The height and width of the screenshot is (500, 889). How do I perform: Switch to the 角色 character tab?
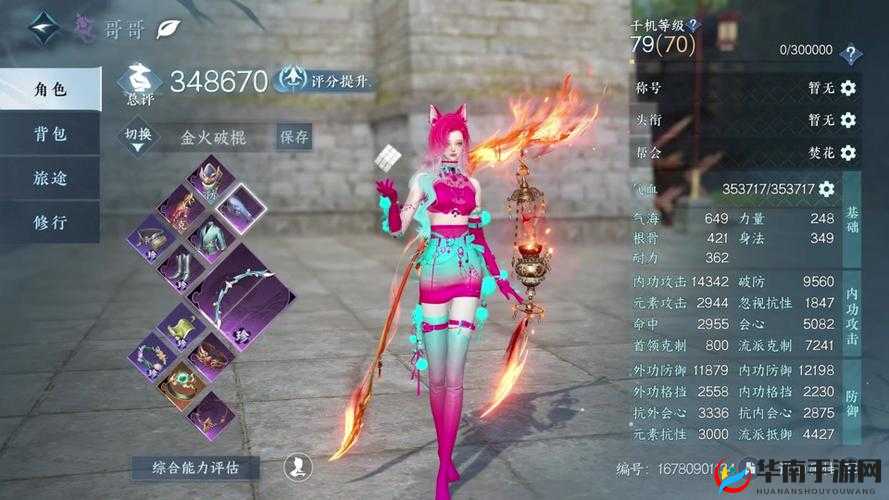50,89
